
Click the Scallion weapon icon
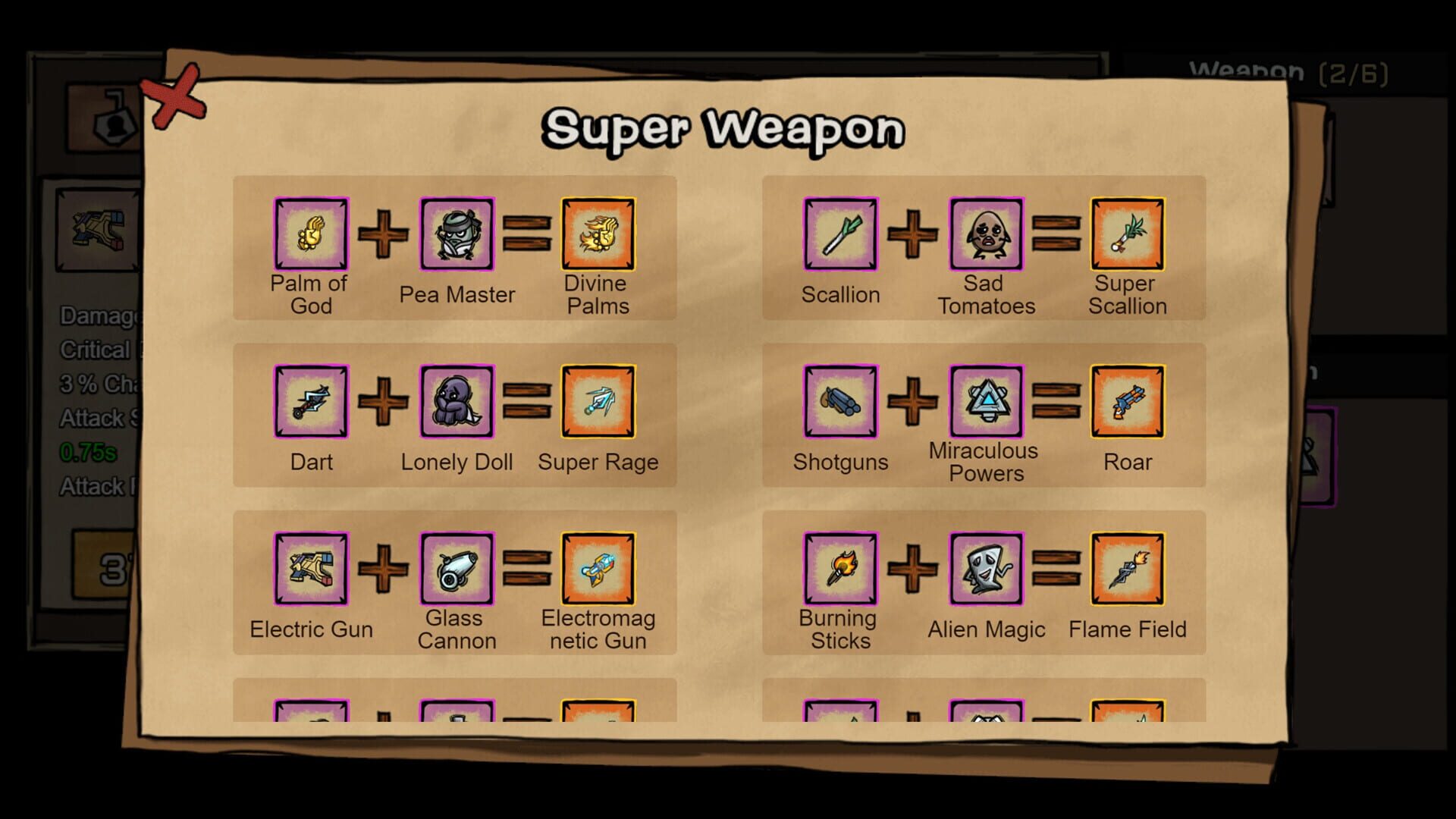(x=840, y=234)
